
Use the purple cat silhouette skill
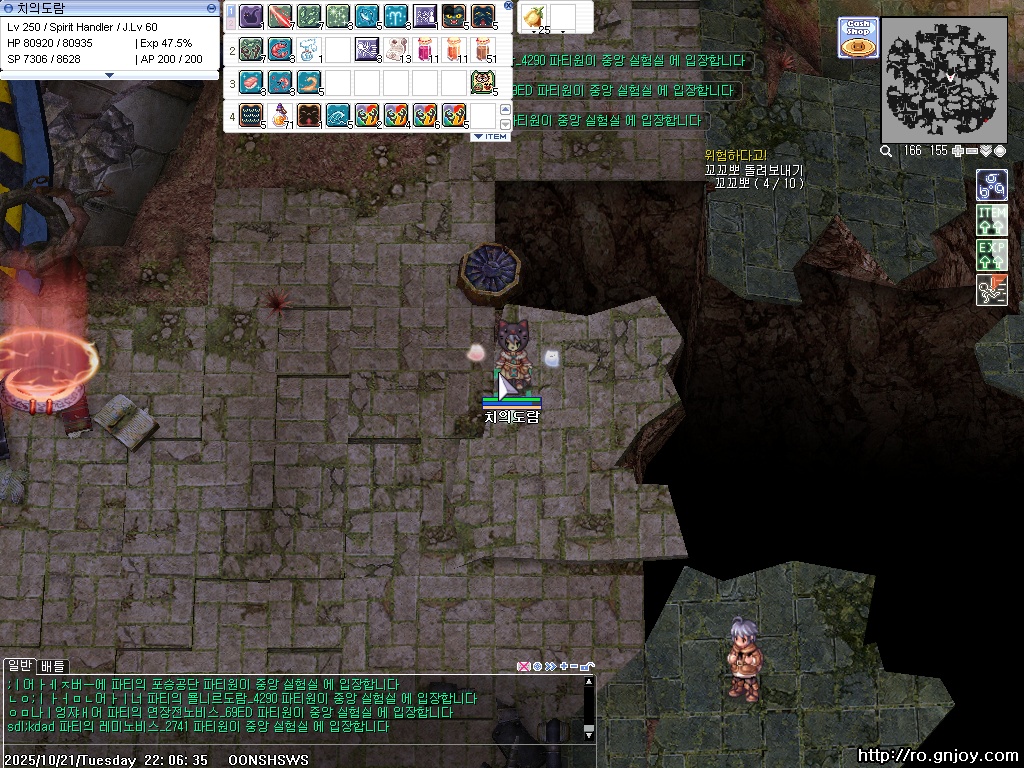(x=250, y=16)
